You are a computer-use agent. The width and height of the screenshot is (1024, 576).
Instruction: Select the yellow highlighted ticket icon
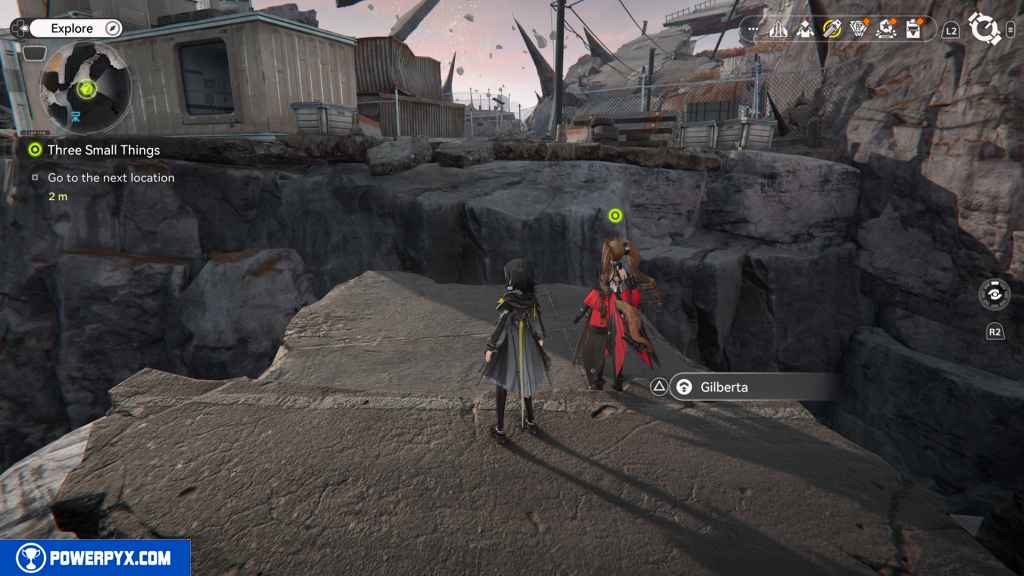[x=832, y=29]
